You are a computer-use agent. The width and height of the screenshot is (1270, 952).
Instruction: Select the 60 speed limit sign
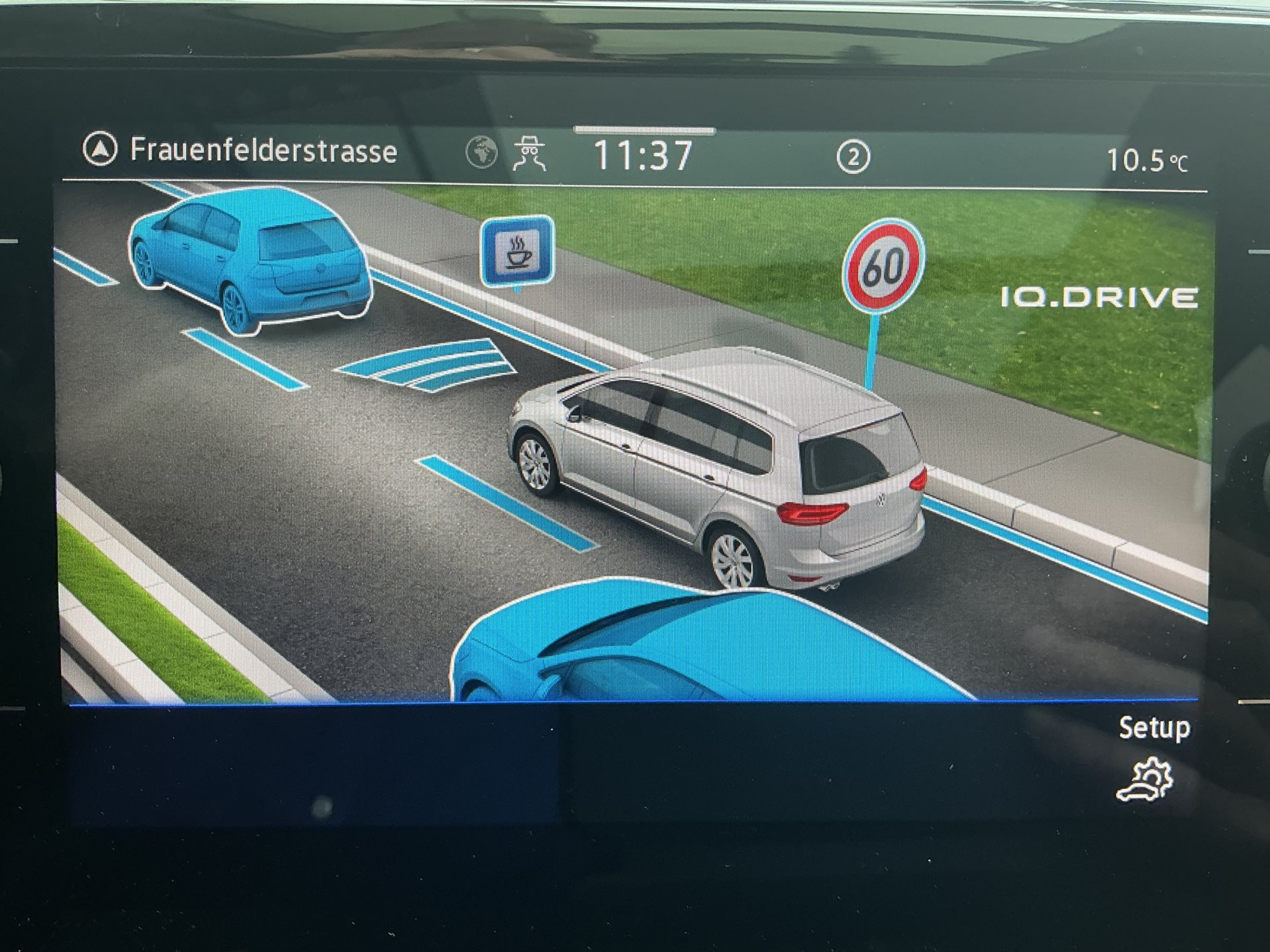[882, 266]
